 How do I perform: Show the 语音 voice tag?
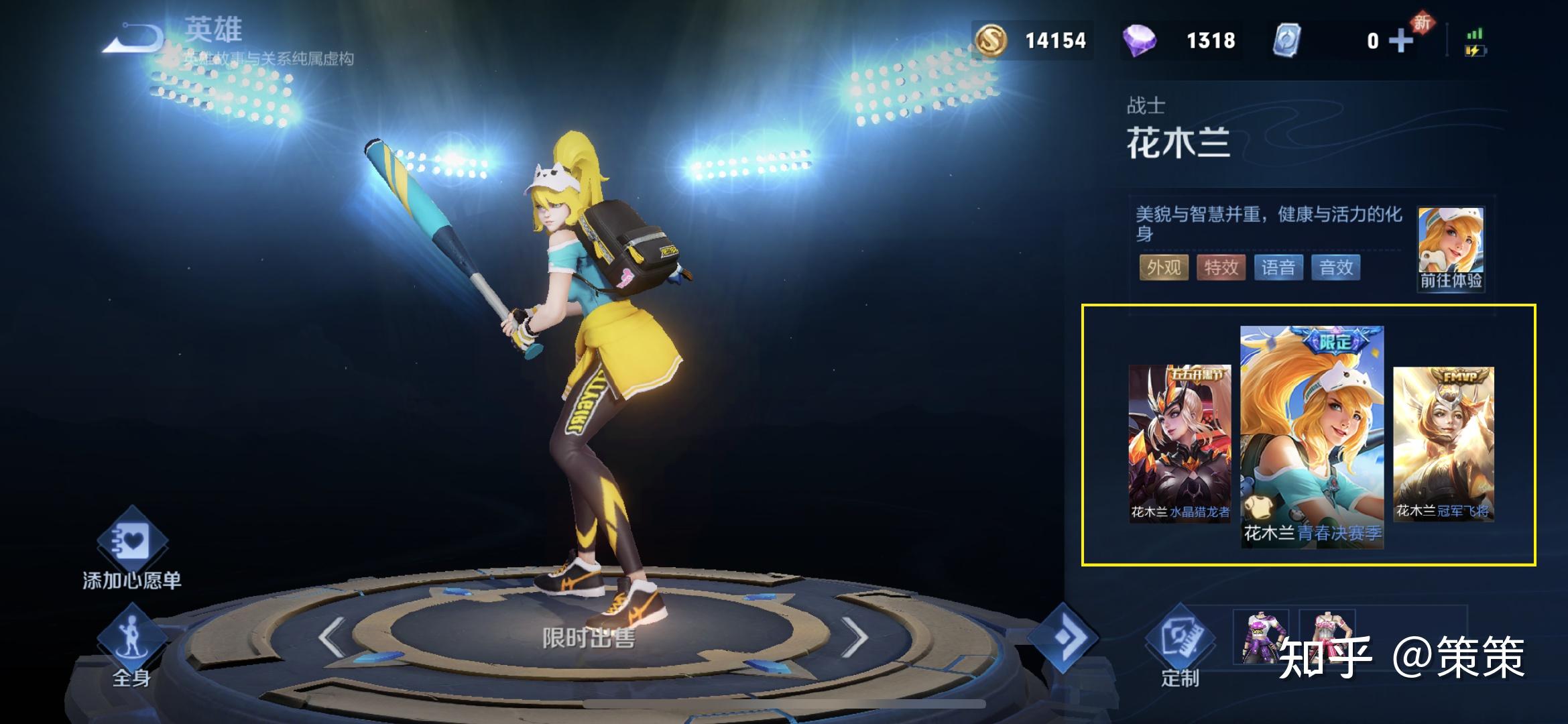click(x=1278, y=267)
